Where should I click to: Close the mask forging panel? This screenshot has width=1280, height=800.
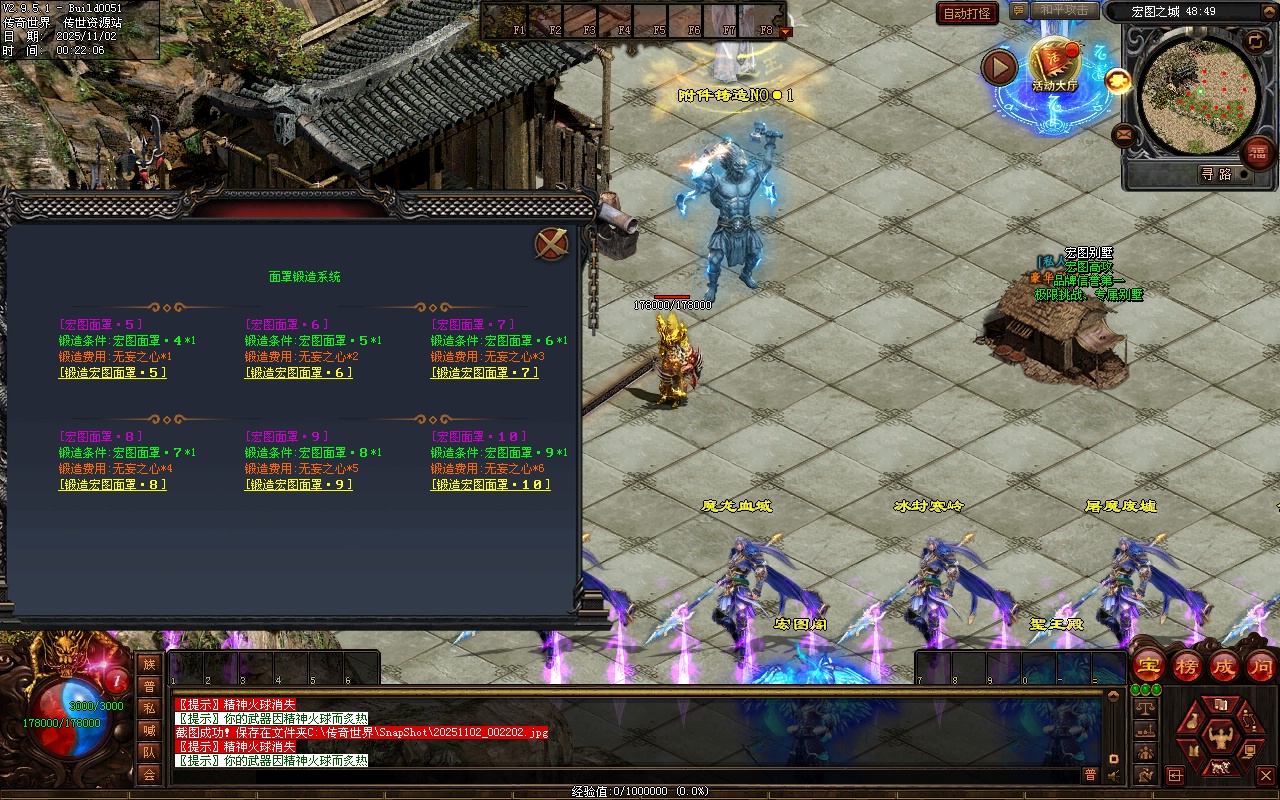[551, 244]
